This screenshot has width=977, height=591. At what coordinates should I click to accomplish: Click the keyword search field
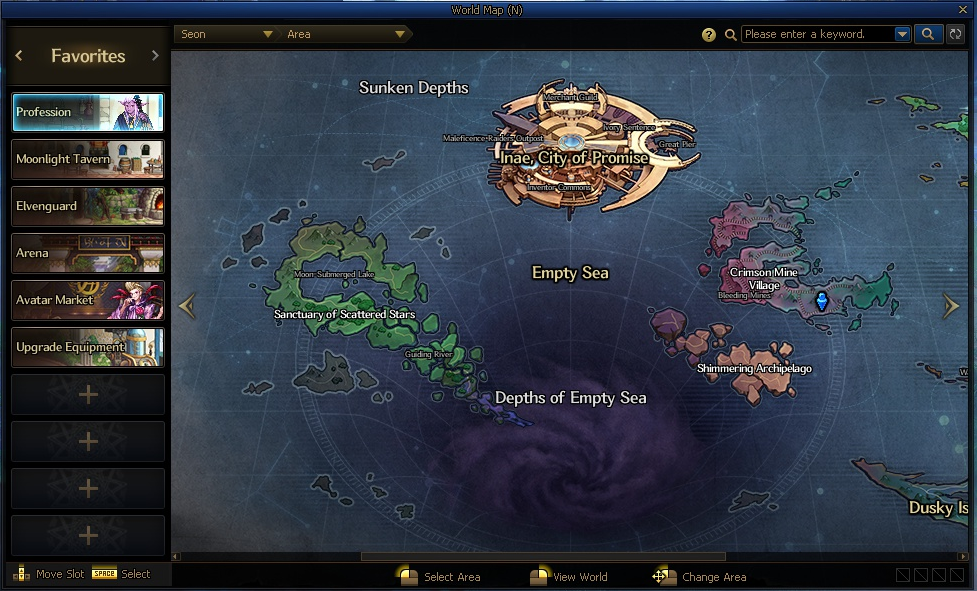click(817, 34)
